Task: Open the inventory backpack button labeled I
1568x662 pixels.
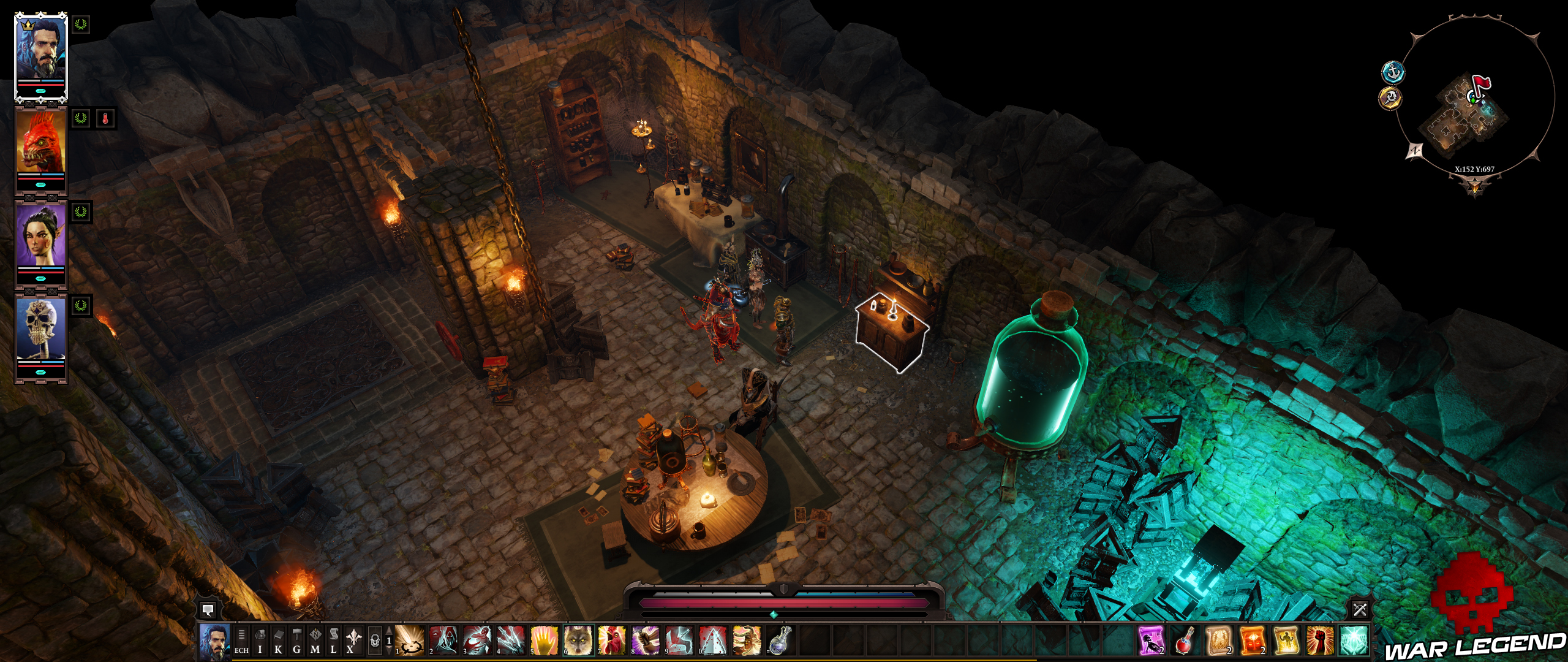Action: tap(260, 641)
